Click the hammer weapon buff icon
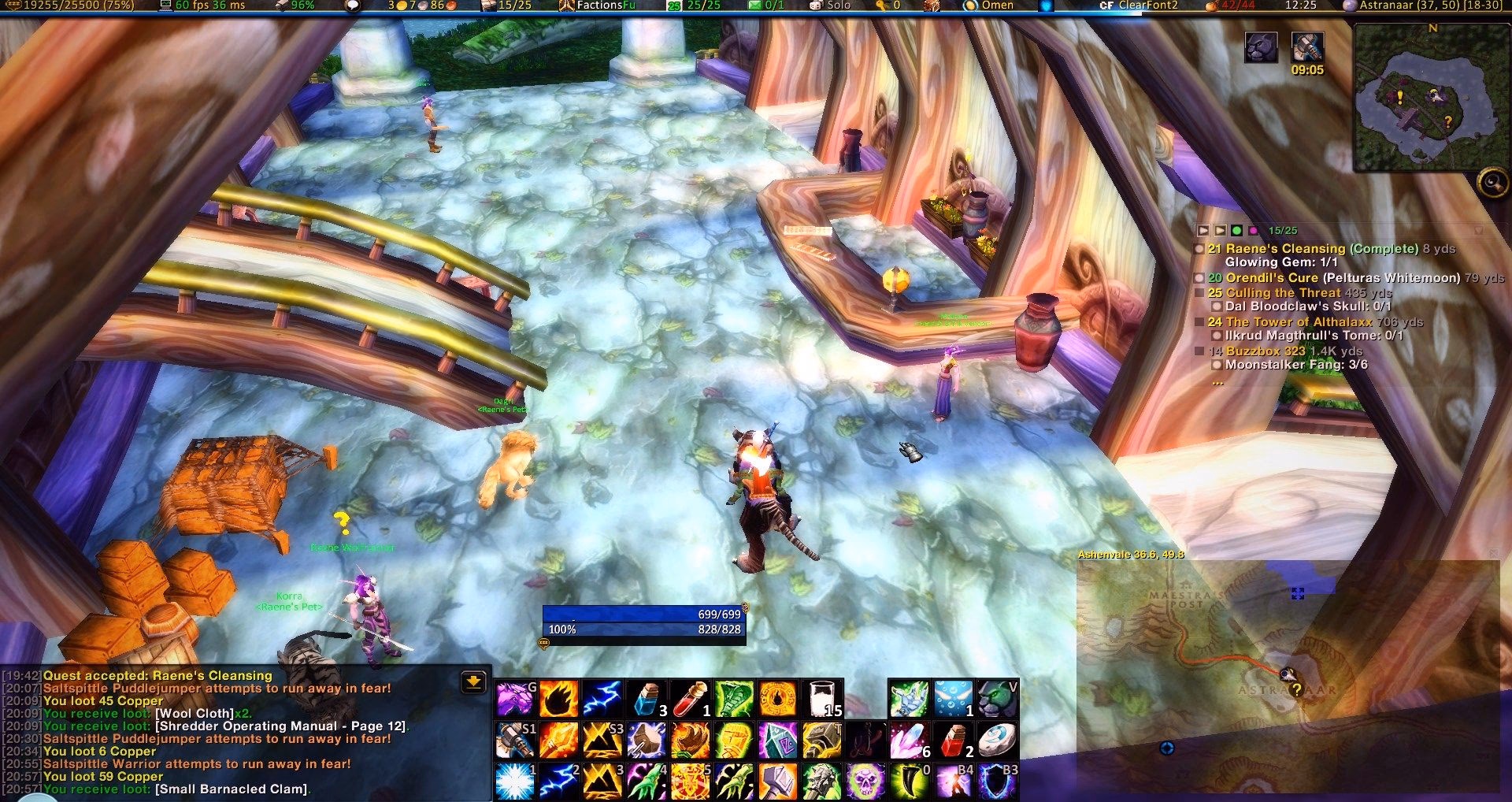This screenshot has height=802, width=1512. [1307, 48]
